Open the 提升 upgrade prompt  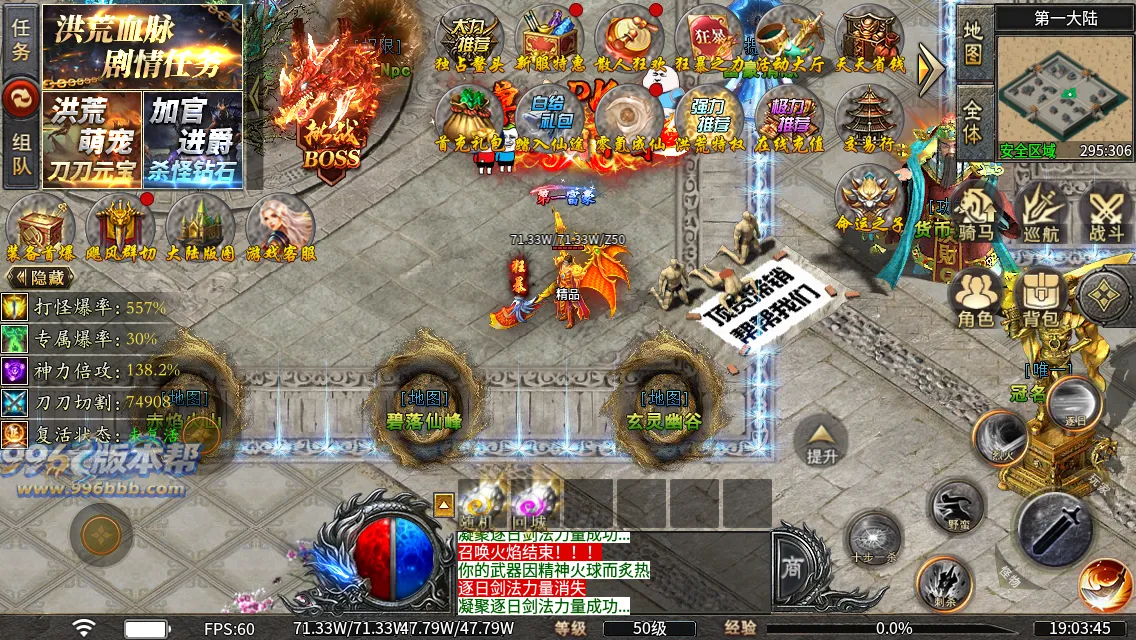pos(822,442)
